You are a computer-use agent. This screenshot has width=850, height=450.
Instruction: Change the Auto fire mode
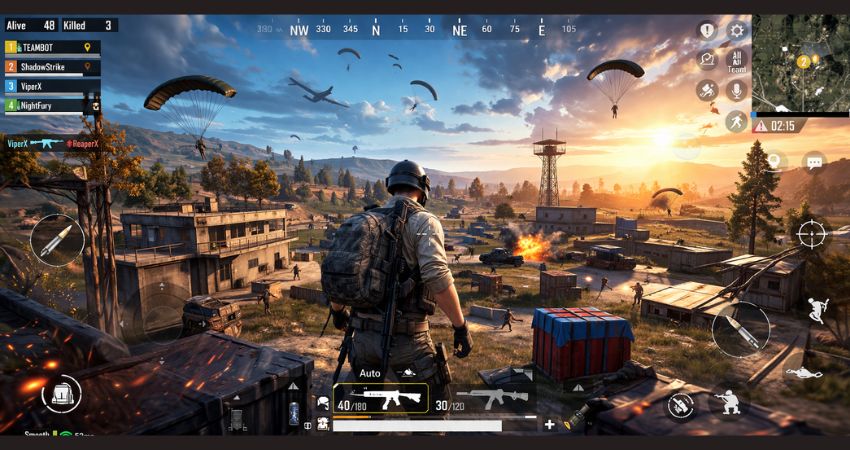370,373
